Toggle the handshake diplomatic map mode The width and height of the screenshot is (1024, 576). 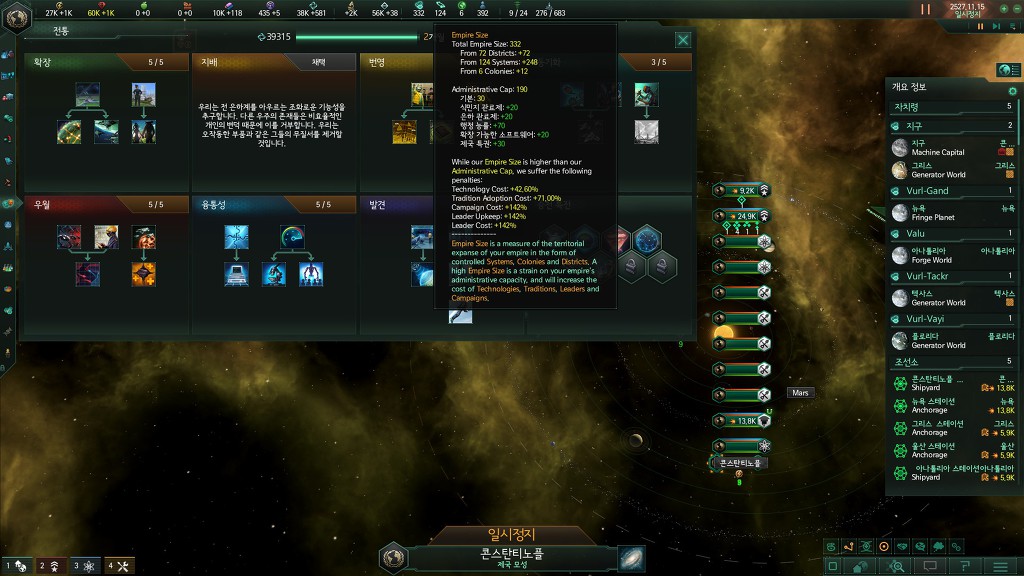(x=902, y=547)
